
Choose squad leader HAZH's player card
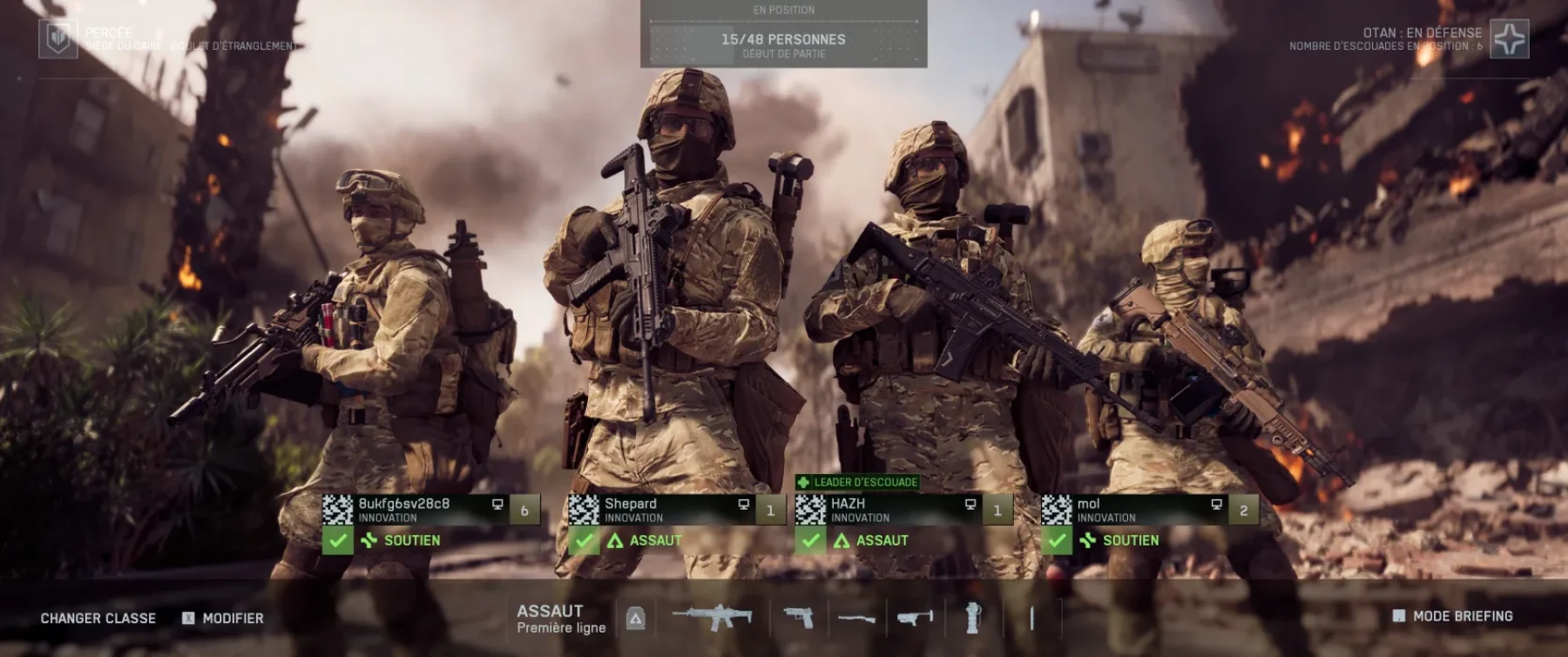coord(902,510)
